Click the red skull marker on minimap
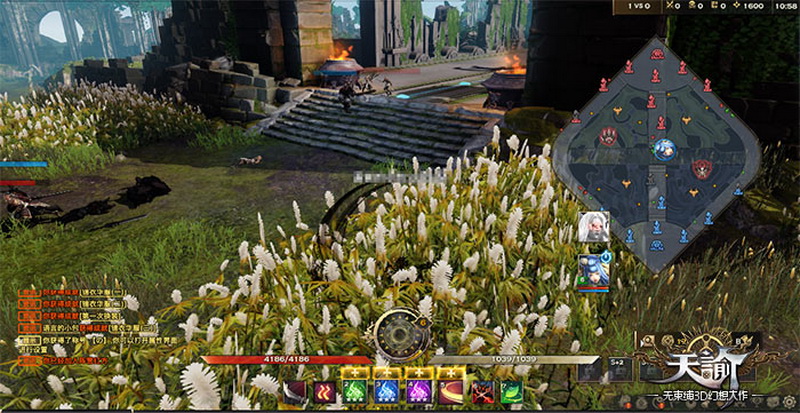The height and width of the screenshot is (413, 800). pos(608,137)
